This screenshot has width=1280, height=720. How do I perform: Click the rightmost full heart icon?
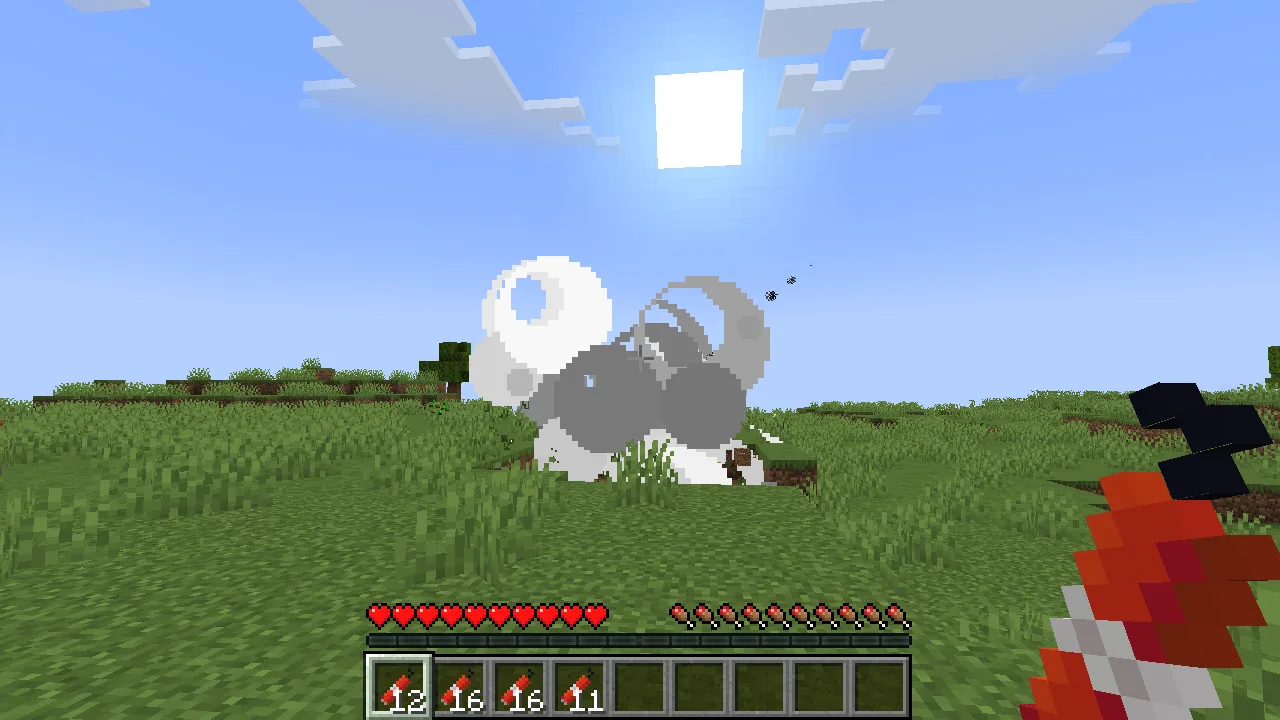tap(595, 615)
